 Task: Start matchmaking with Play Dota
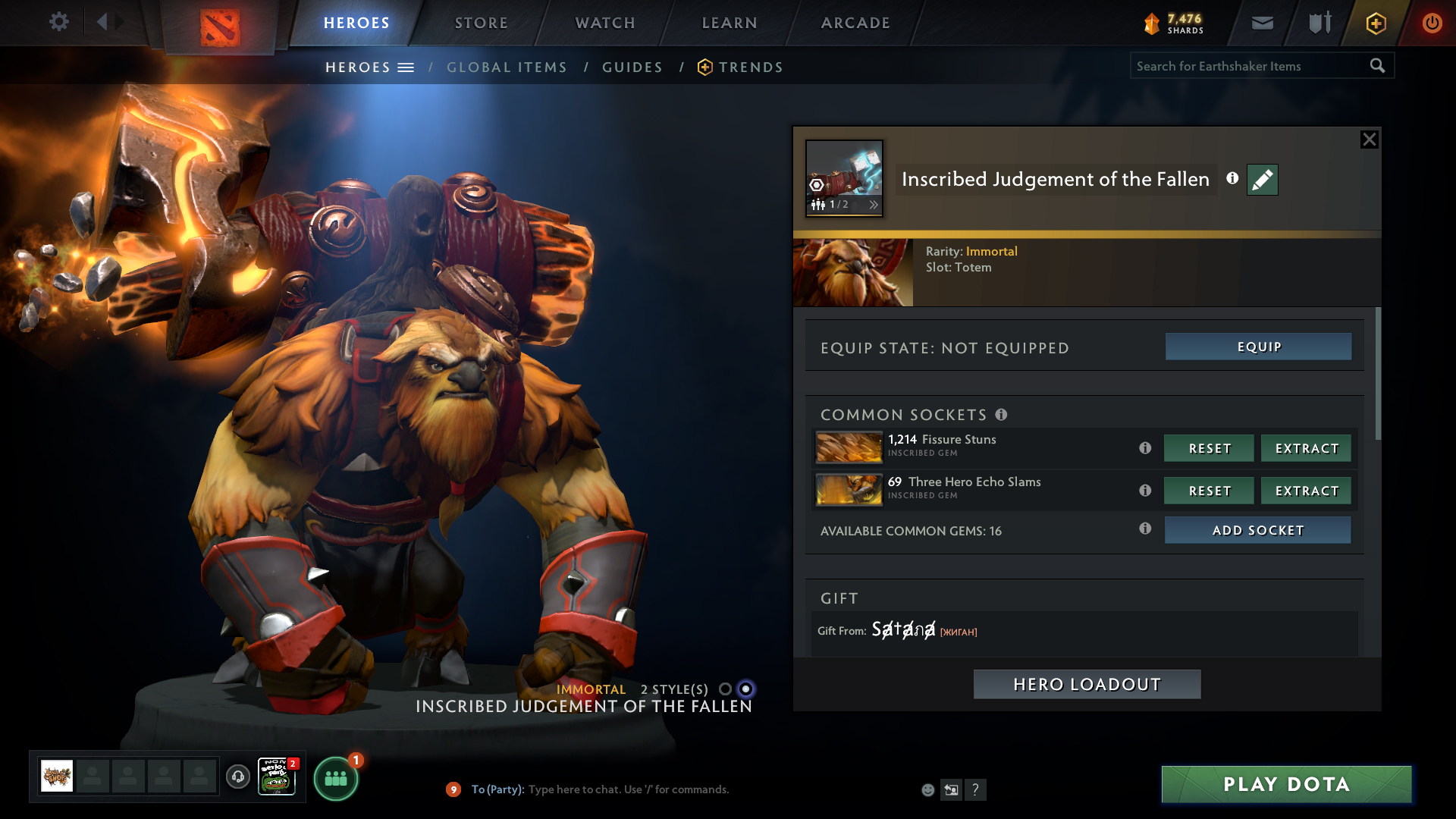click(x=1286, y=784)
